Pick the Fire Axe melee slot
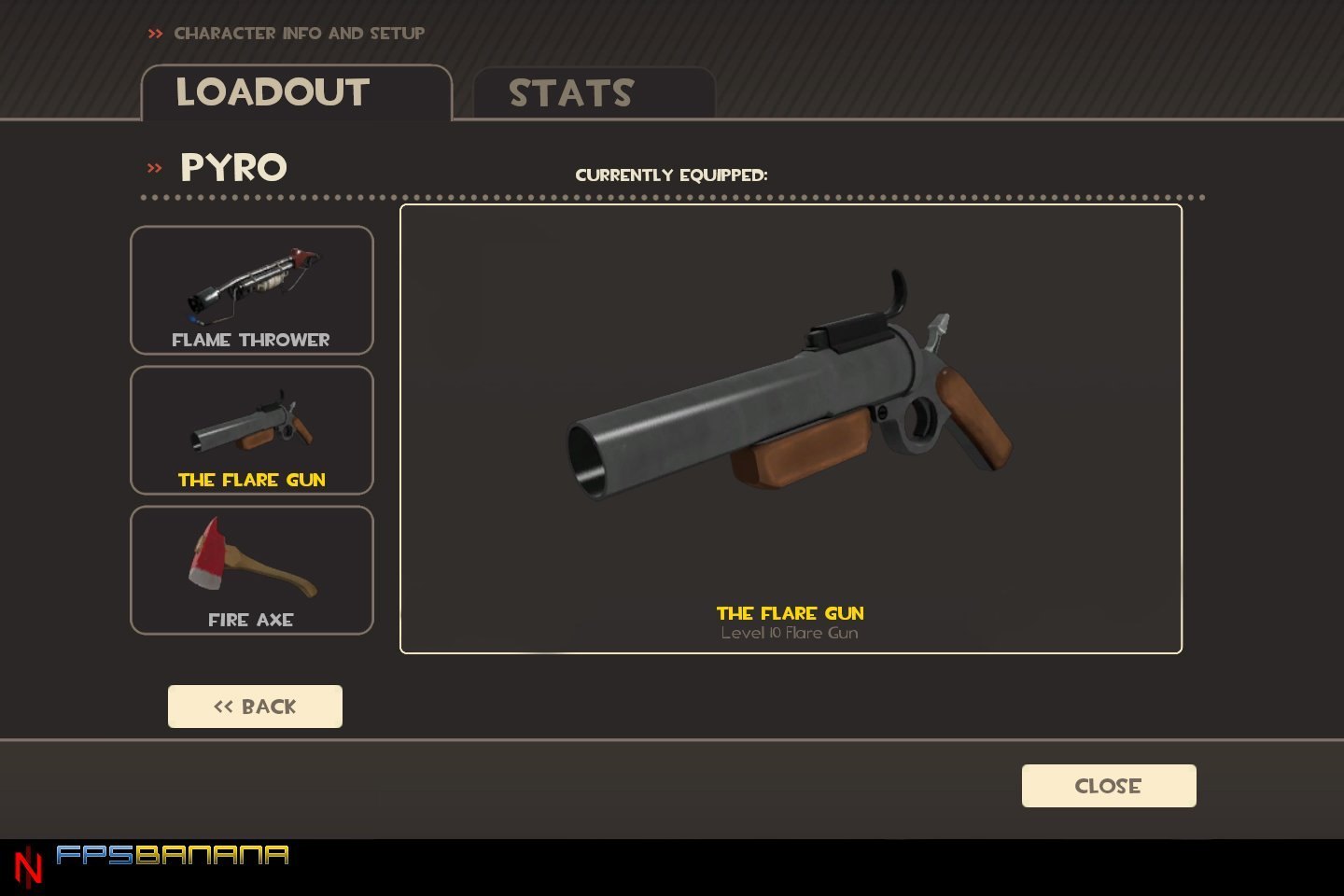Image resolution: width=1344 pixels, height=896 pixels. [252, 570]
